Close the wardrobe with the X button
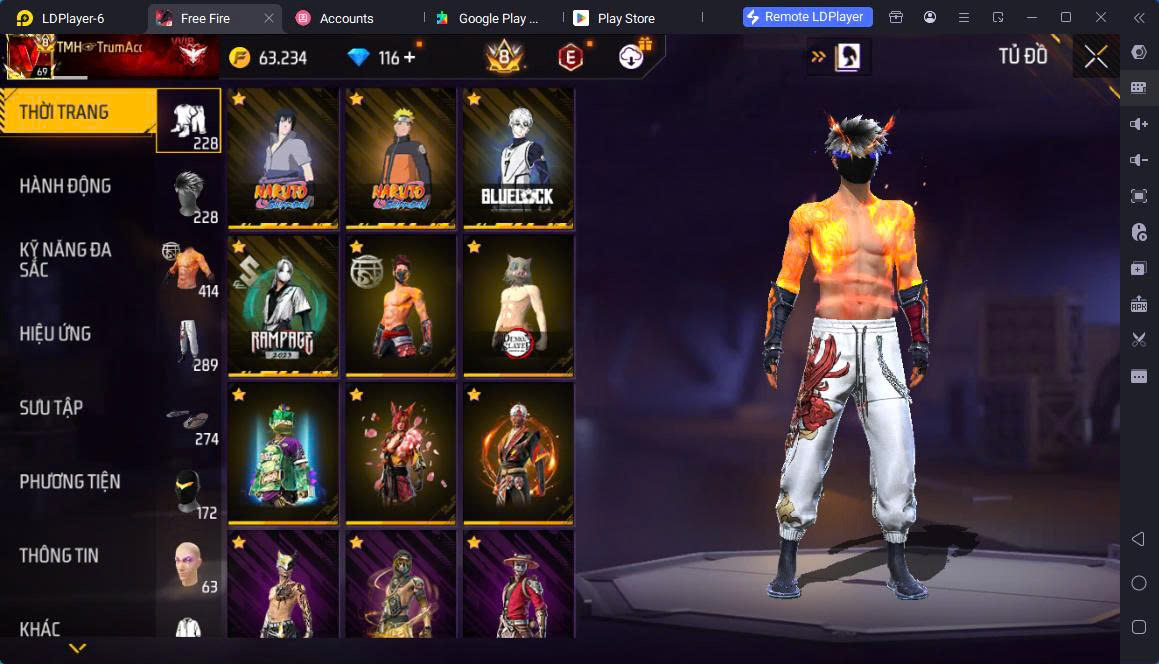 [1096, 57]
